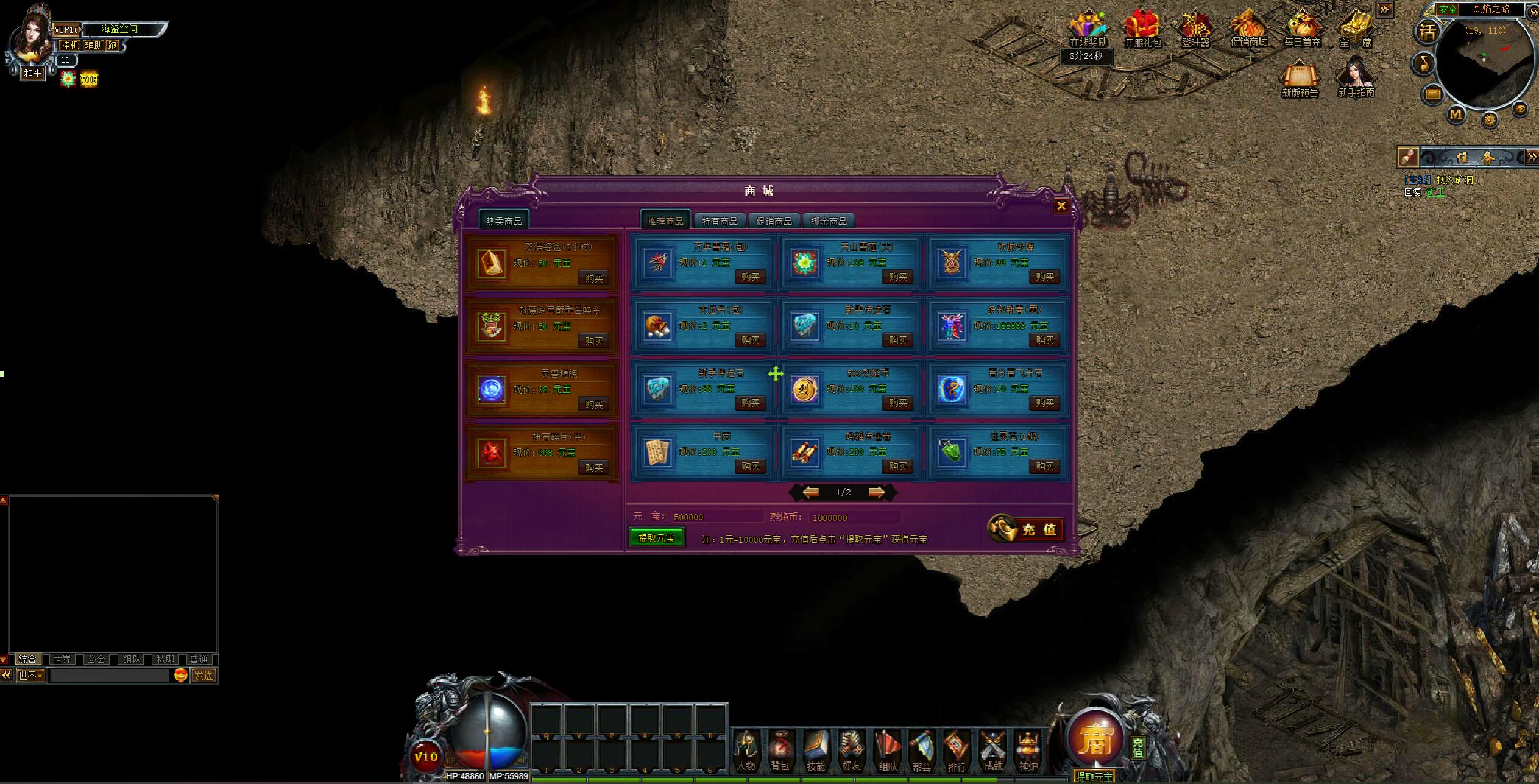Open the 充值 recharge button in shop

point(1027,529)
